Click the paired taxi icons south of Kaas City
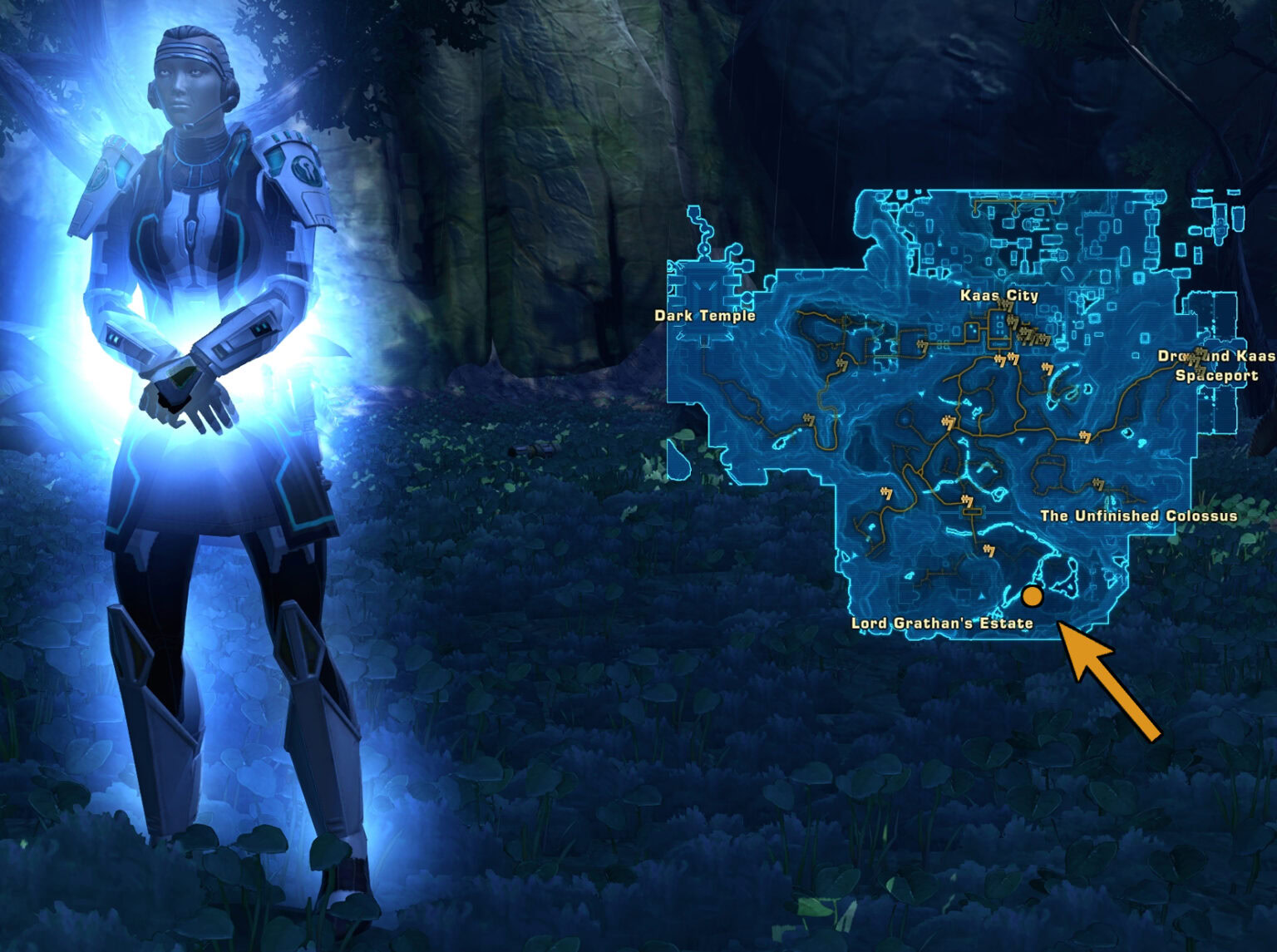Screen dimensions: 1277x952 1005,359
